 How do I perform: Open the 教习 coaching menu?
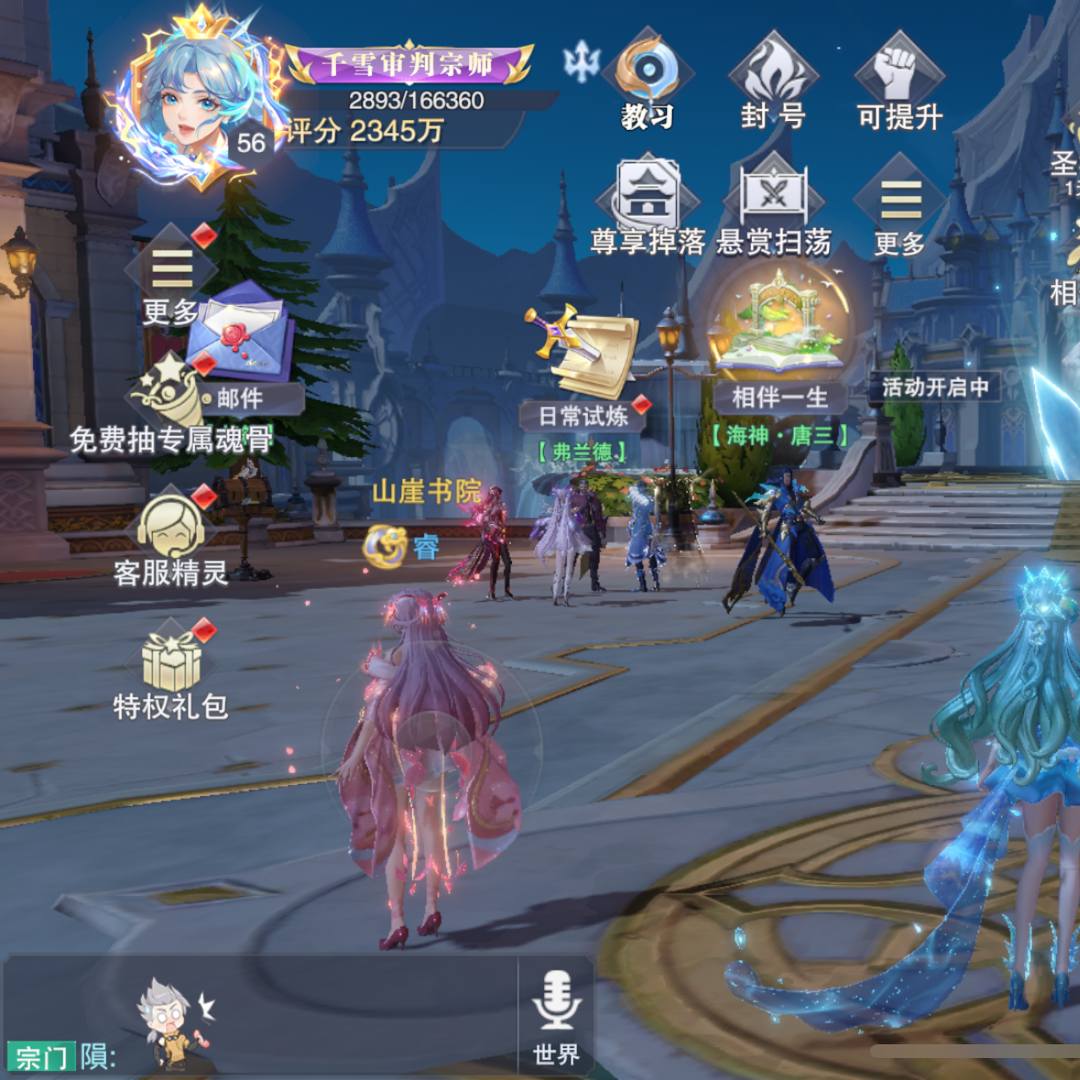647,78
